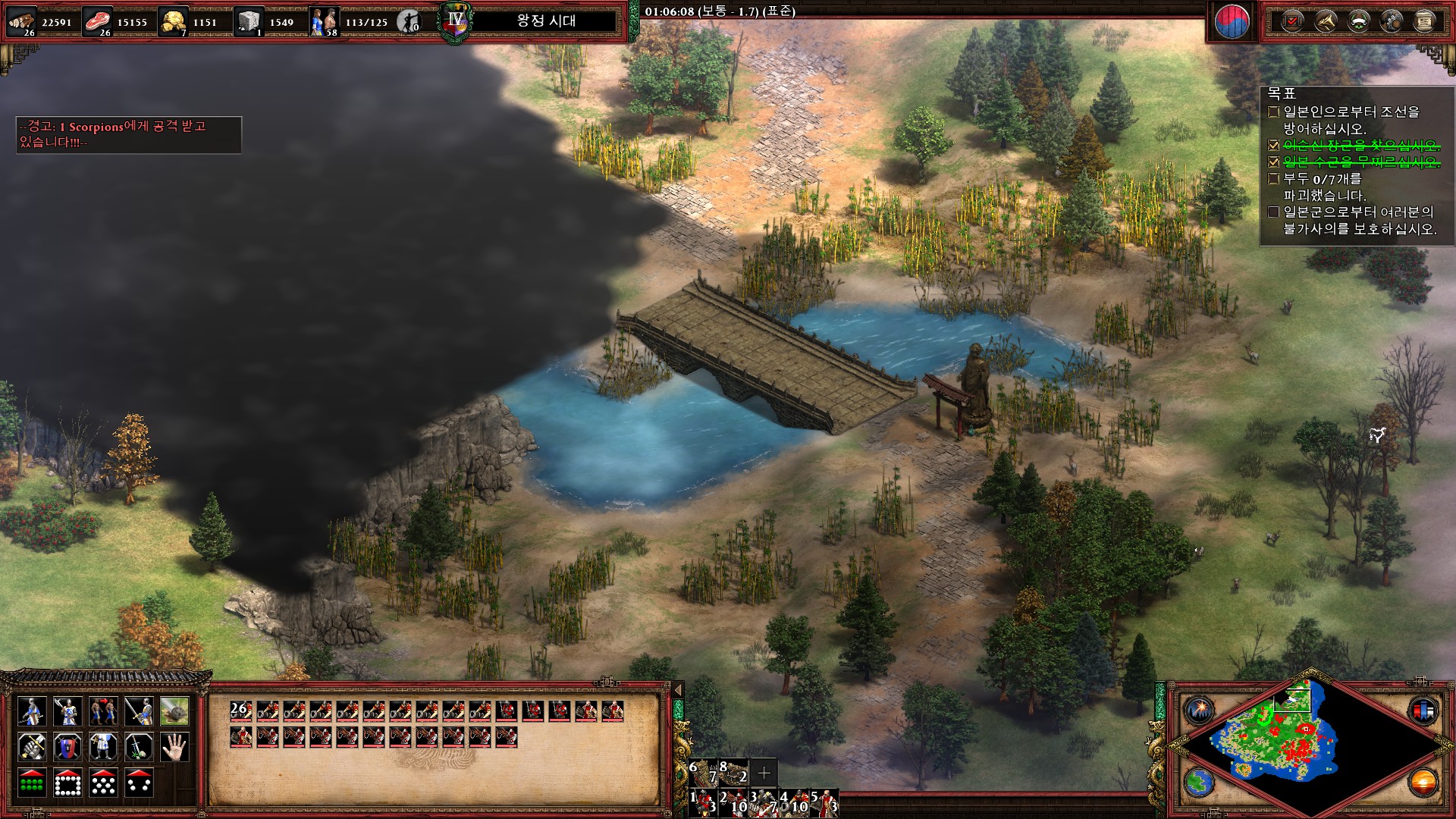Open the minimap statistics bar-chart button

click(1423, 711)
